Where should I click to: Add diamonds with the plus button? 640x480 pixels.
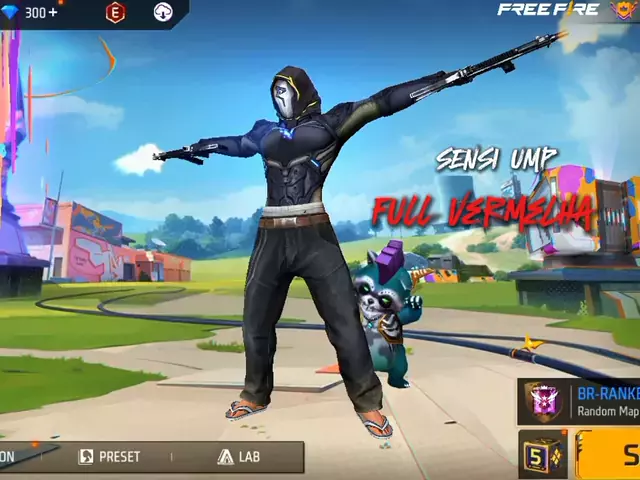point(53,12)
